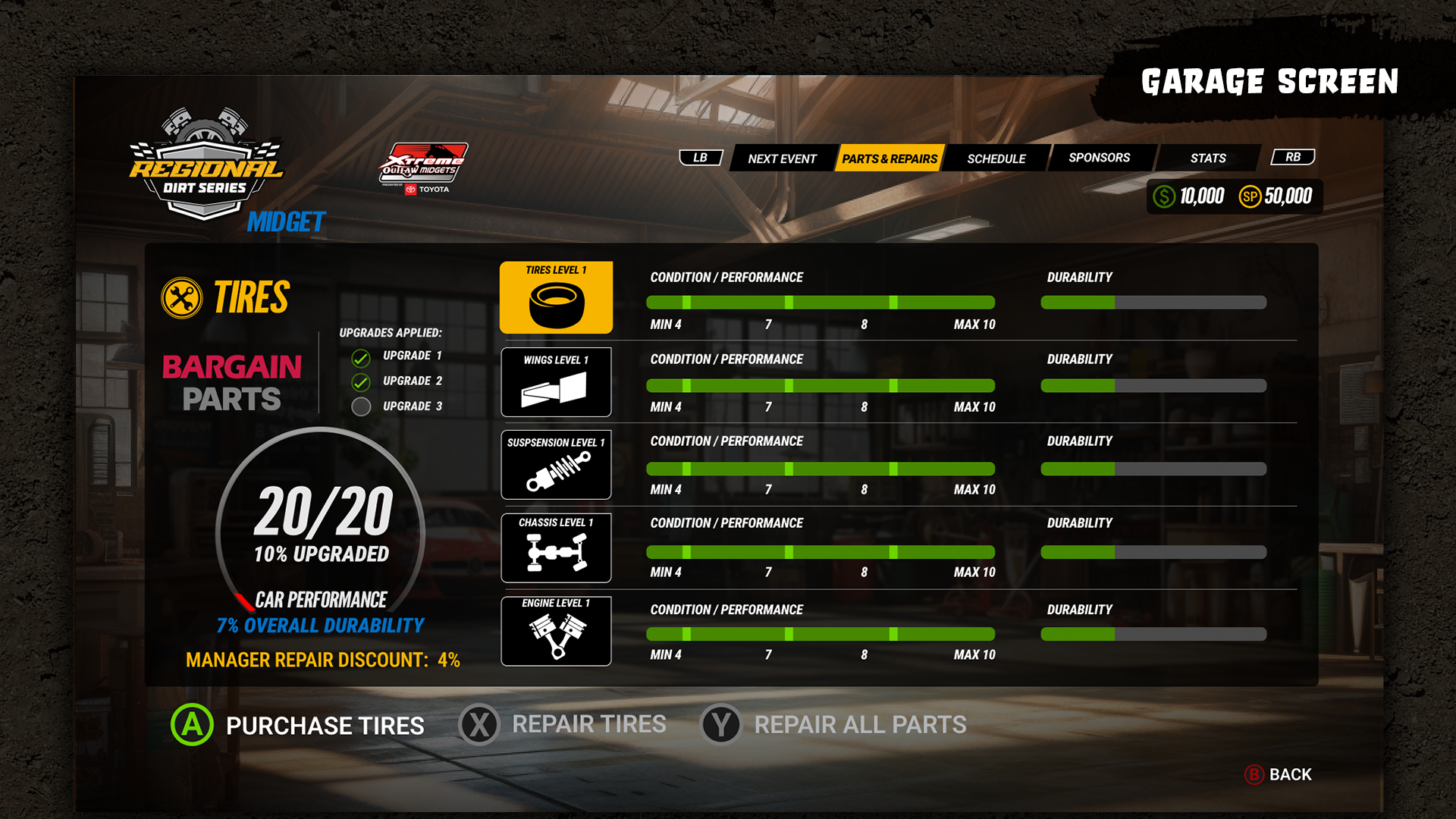The width and height of the screenshot is (1456, 819).
Task: Activate Repair All Parts
Action: click(833, 724)
